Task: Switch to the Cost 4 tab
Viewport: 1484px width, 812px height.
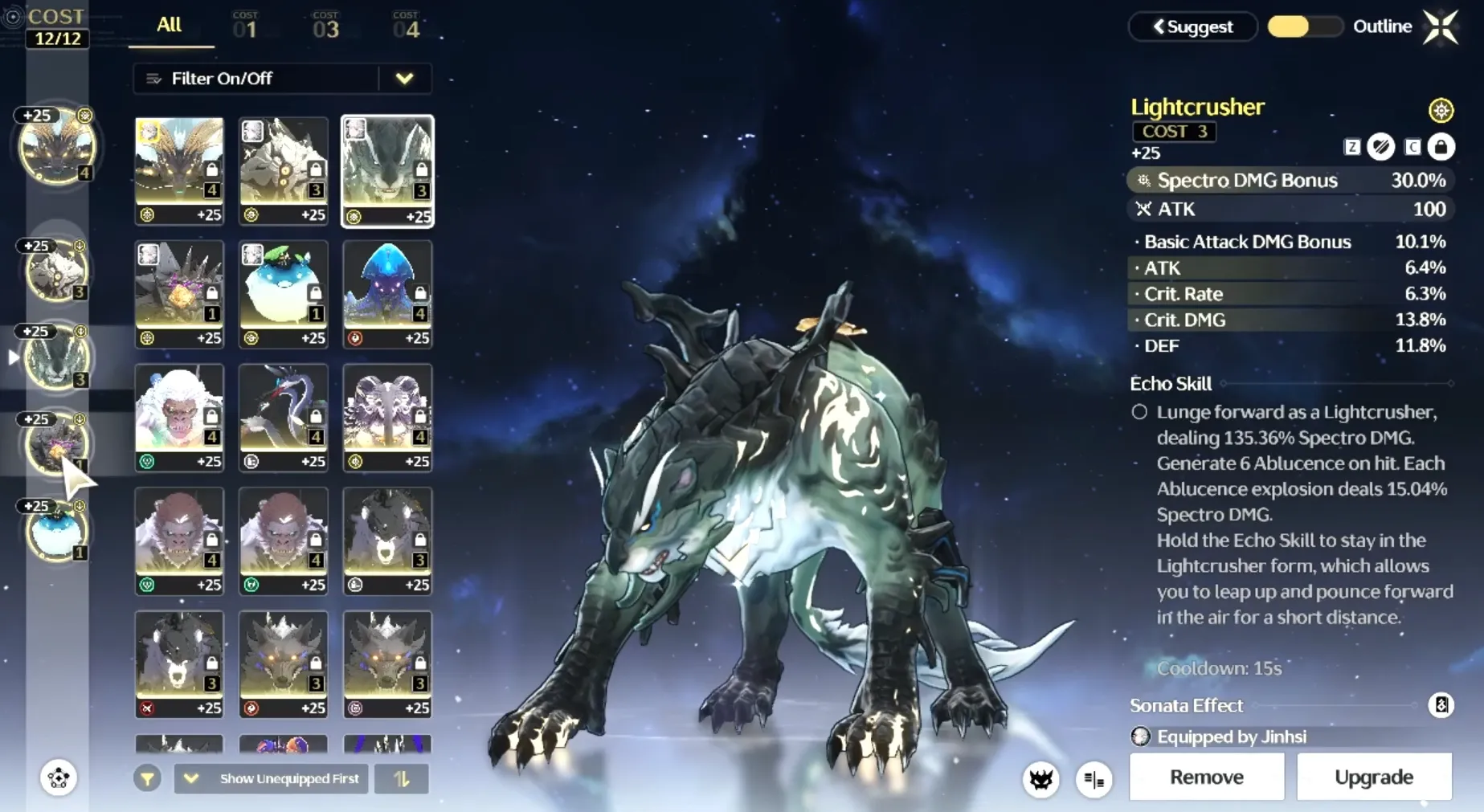Action: (x=406, y=27)
